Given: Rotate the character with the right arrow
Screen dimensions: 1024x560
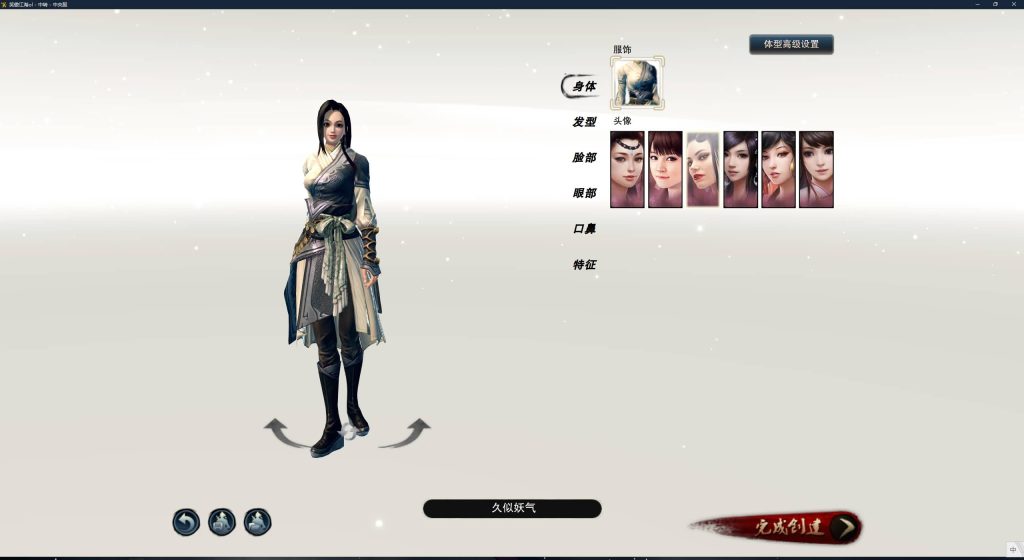Looking at the screenshot, I should pos(405,432).
